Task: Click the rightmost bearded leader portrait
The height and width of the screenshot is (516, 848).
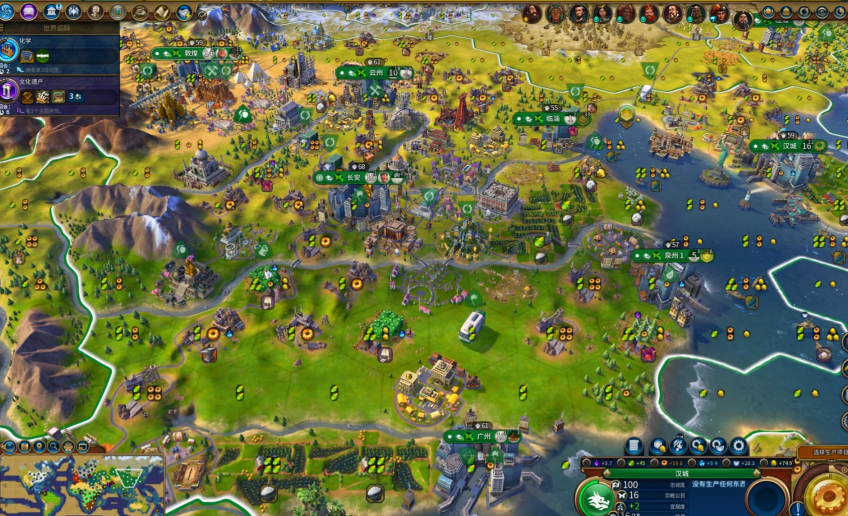Action: [x=743, y=18]
